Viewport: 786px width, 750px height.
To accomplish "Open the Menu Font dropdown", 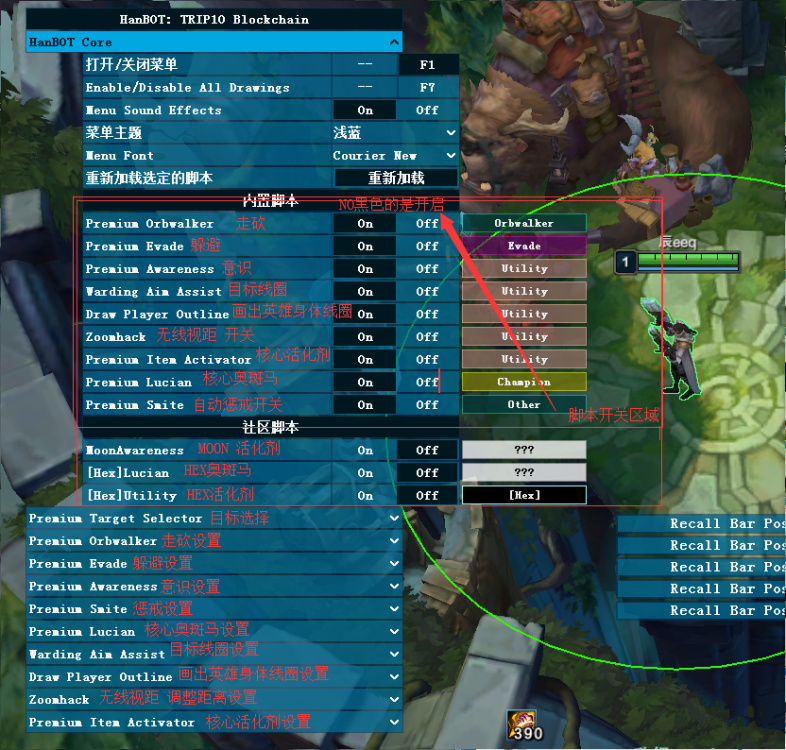I will point(395,156).
